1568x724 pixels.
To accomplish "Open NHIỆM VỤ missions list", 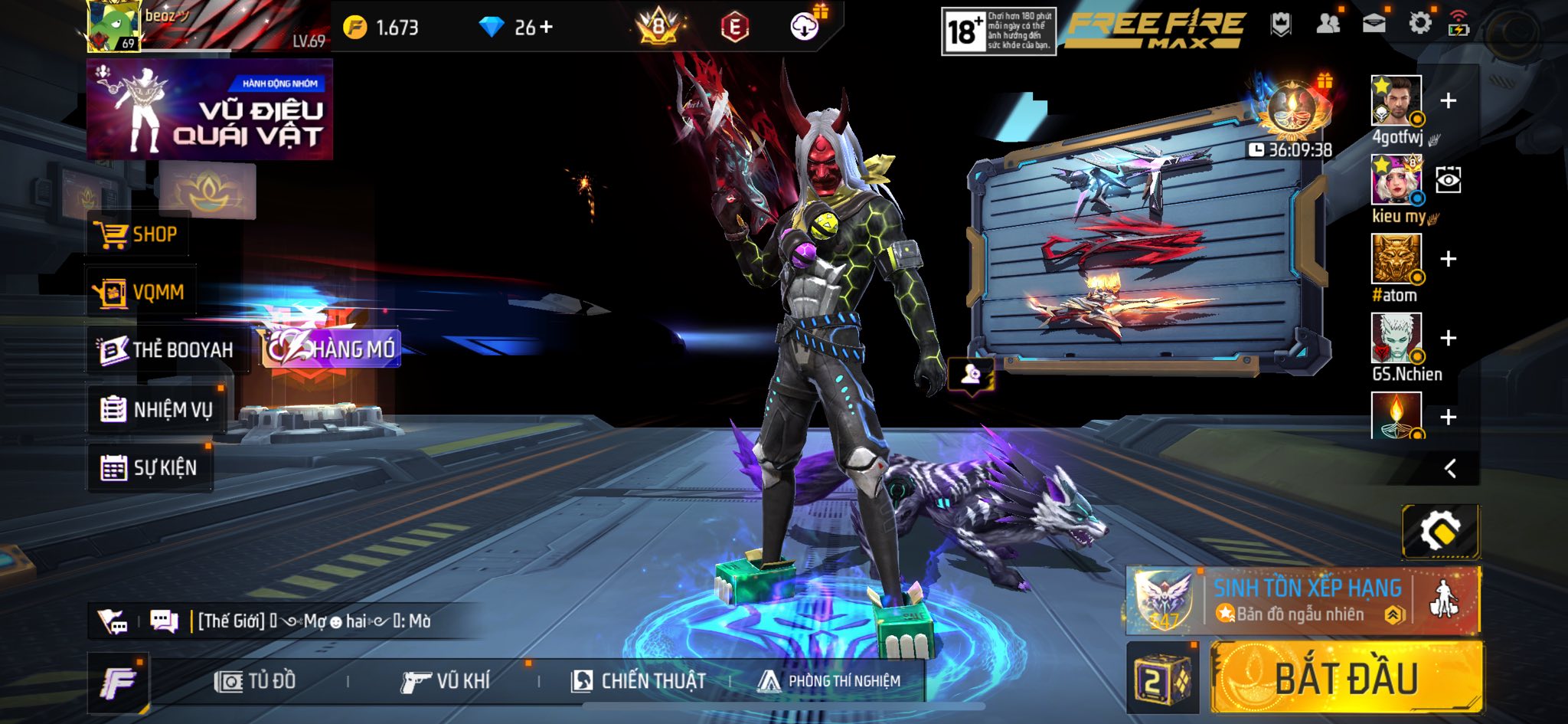I will [x=157, y=410].
